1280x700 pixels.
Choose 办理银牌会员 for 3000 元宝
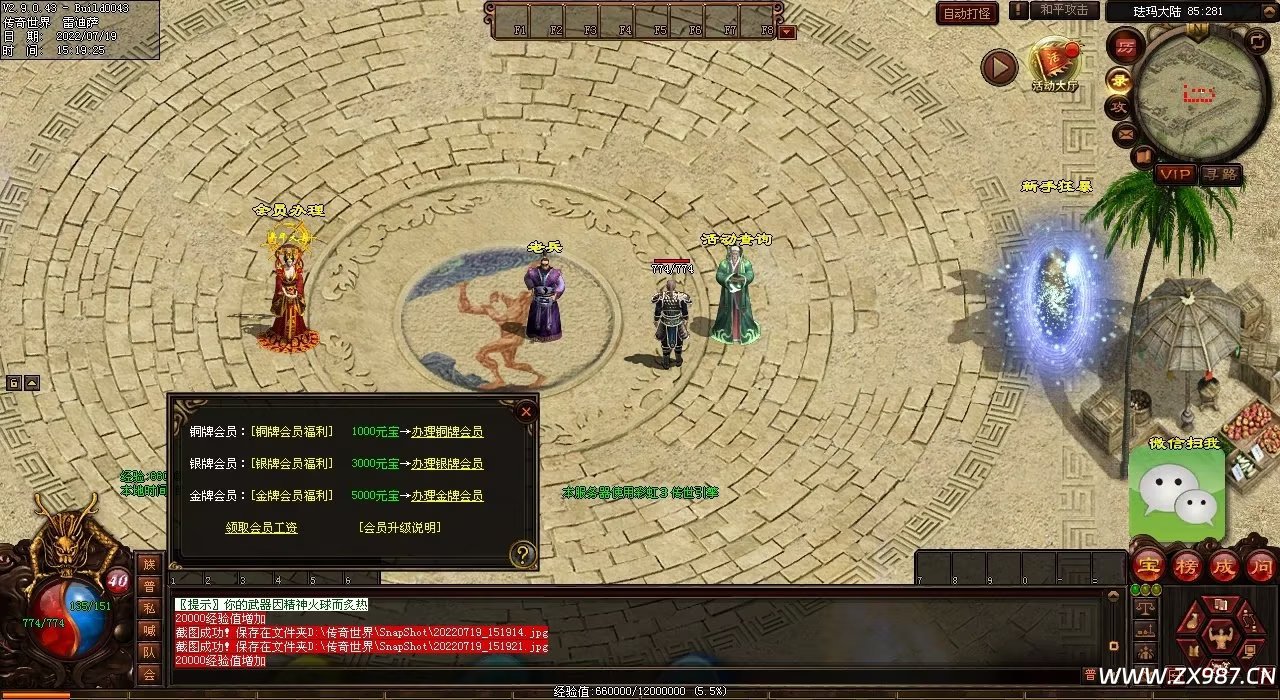(447, 464)
